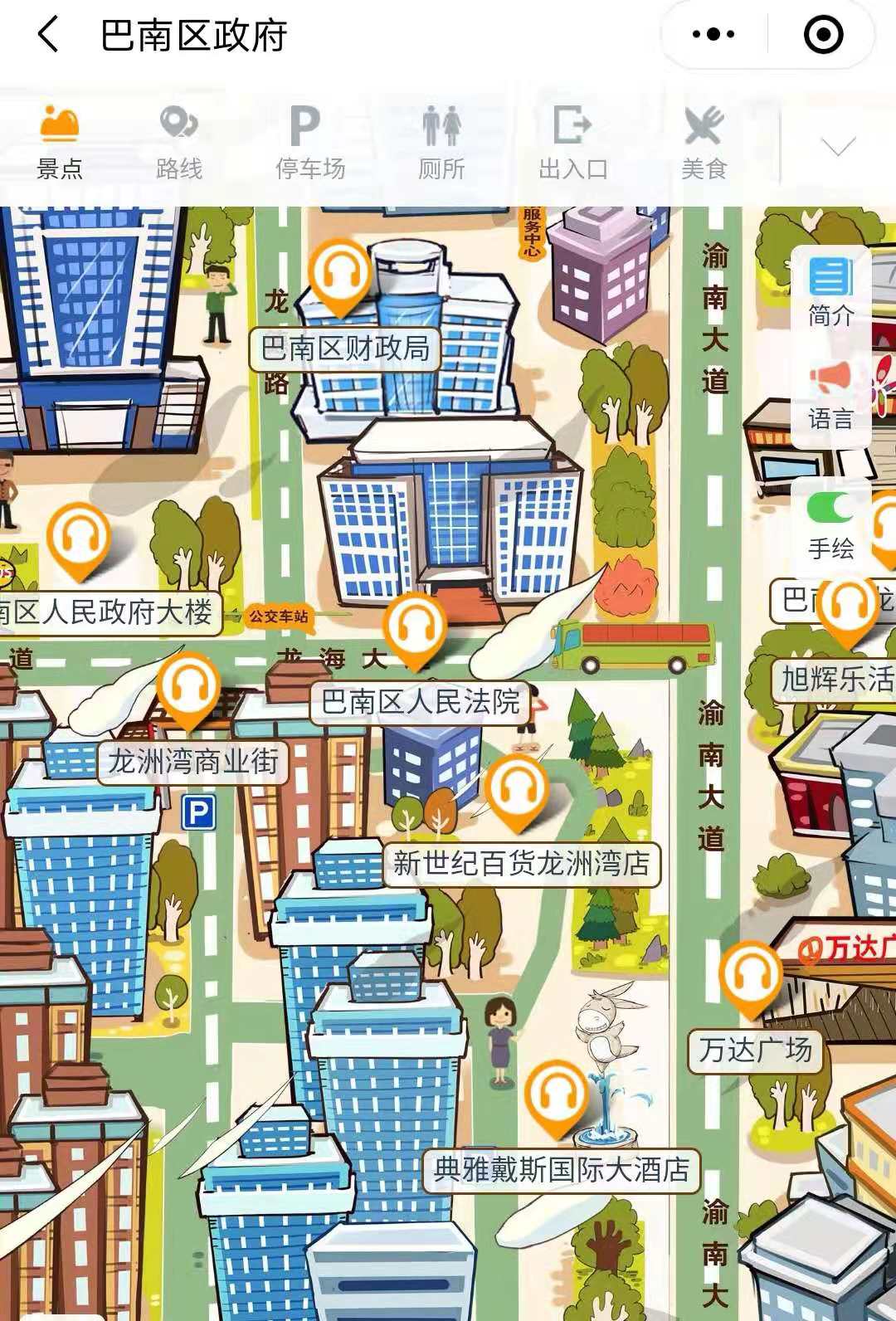Image resolution: width=896 pixels, height=1321 pixels.
Task: Choose the 典雅戴斯国际大酒店 marker
Action: click(x=557, y=1096)
